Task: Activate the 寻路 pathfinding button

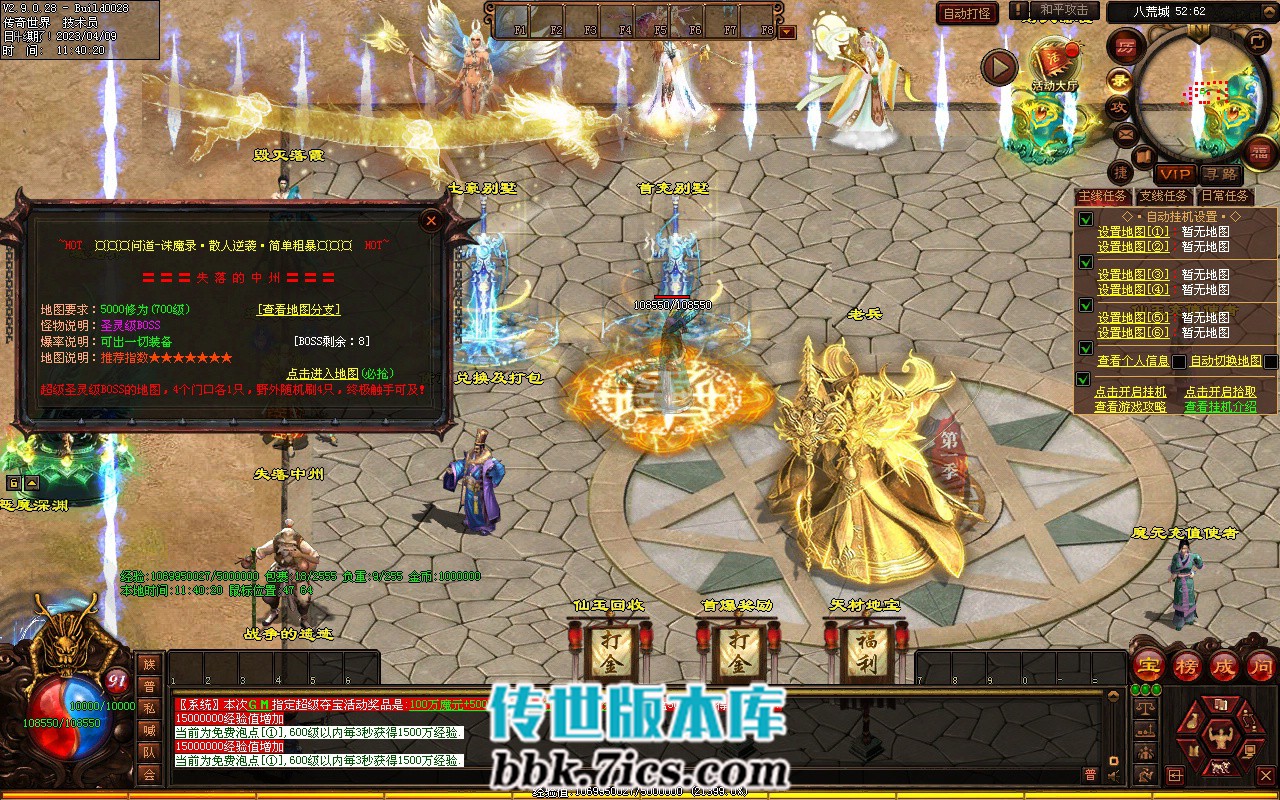Action: pyautogui.click(x=1221, y=173)
